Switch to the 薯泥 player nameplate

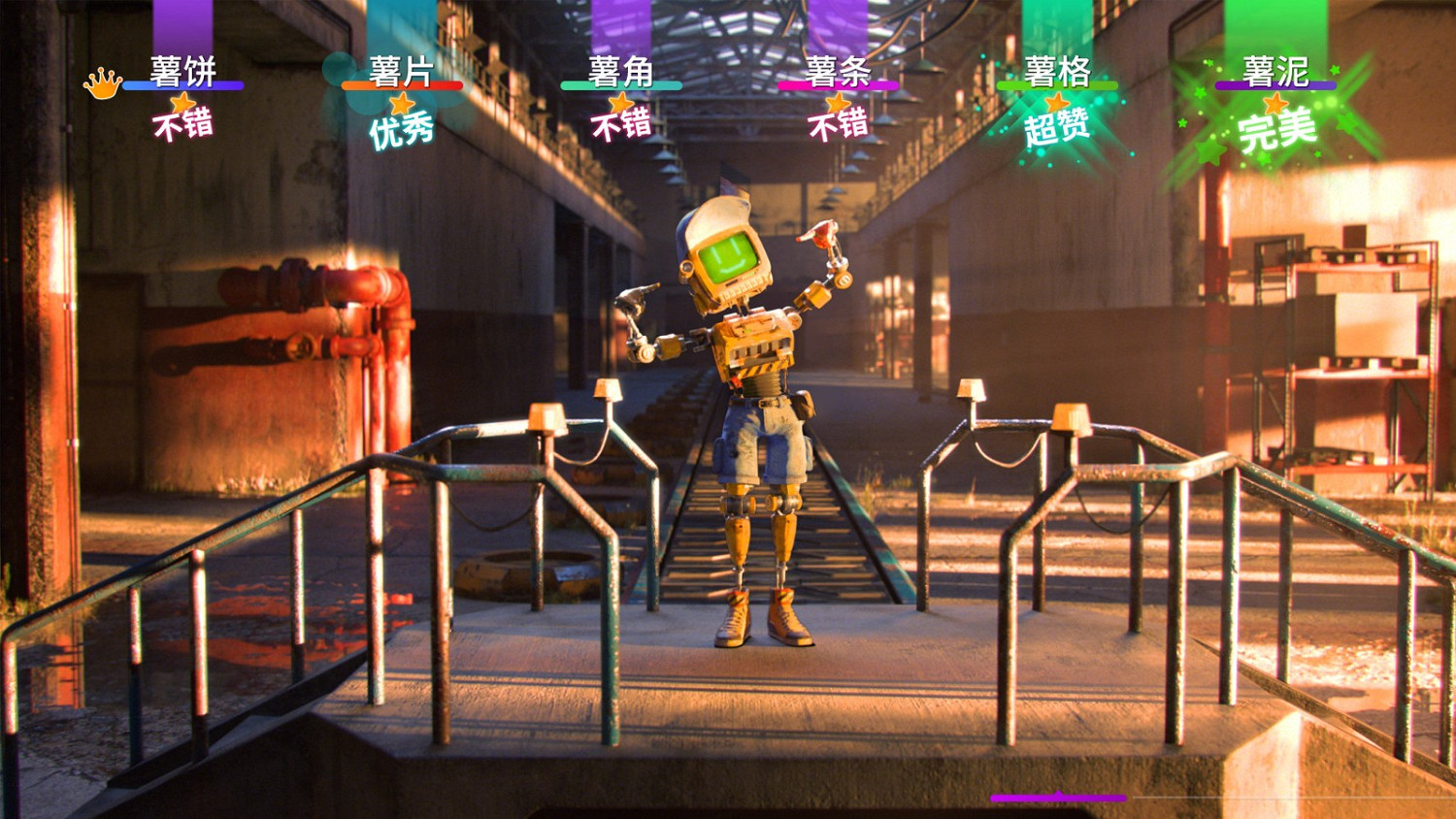click(1274, 68)
